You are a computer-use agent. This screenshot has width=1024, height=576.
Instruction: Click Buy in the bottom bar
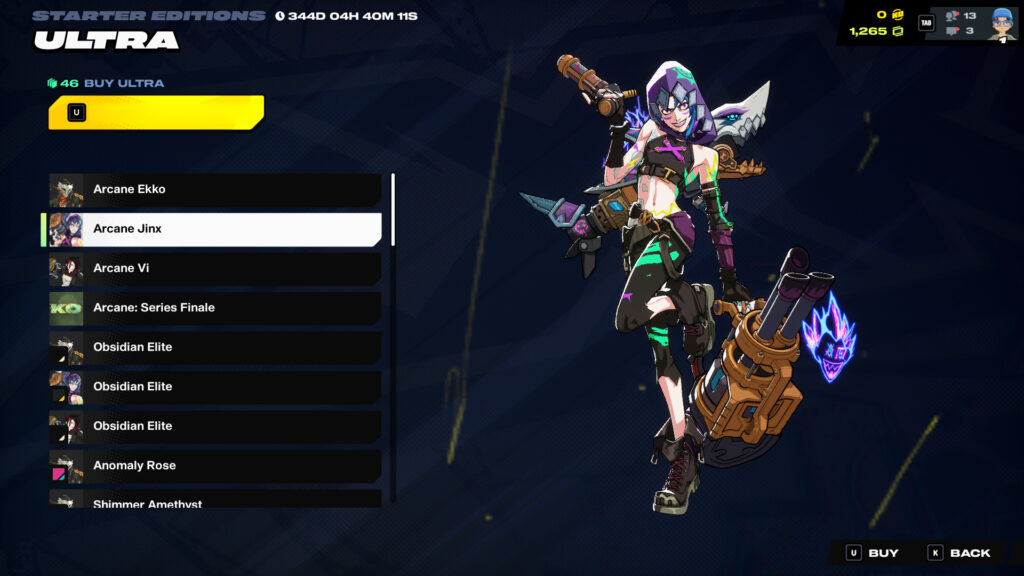[x=872, y=553]
